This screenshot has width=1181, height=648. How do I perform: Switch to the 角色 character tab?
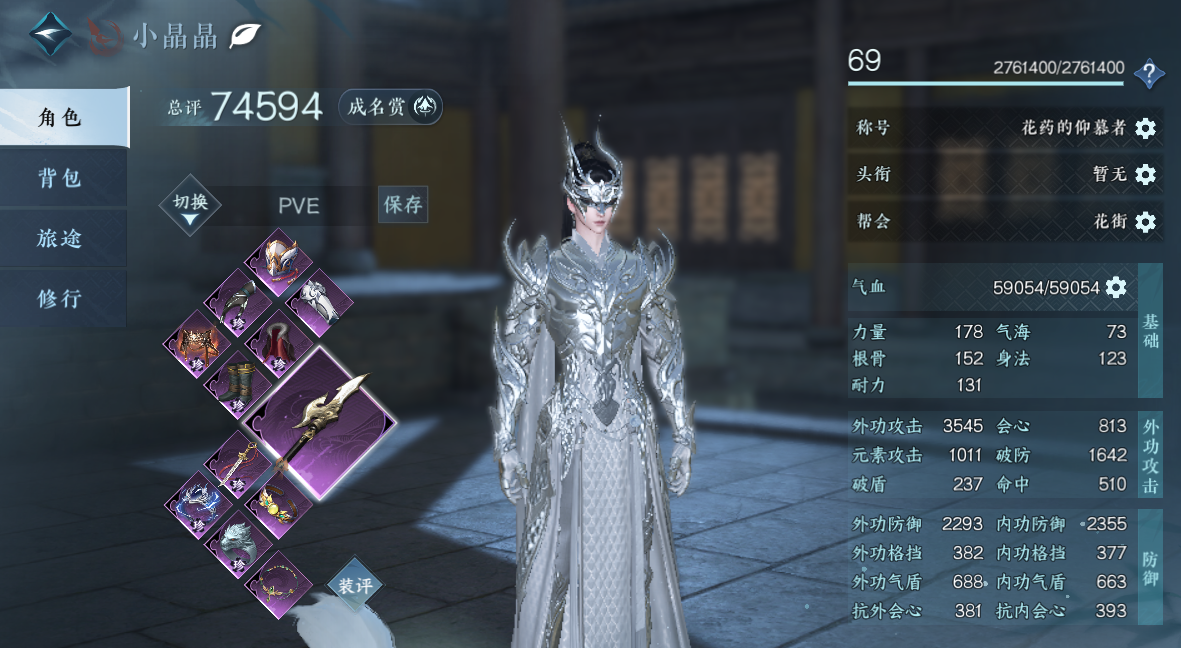point(62,118)
